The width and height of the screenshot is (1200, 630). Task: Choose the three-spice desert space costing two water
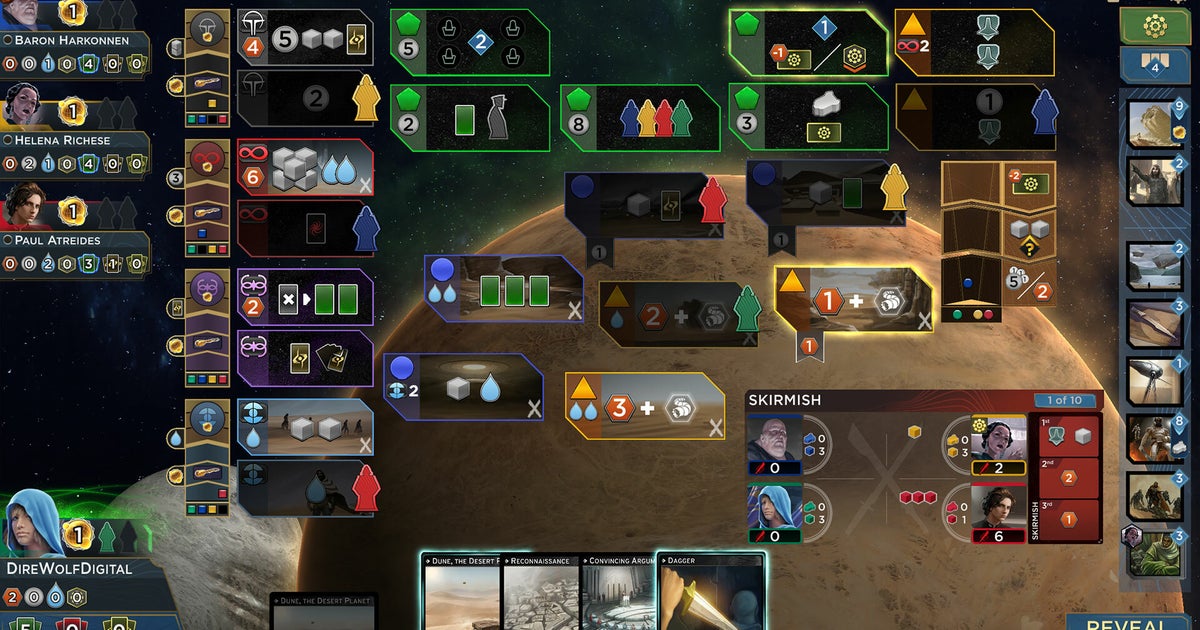point(644,406)
